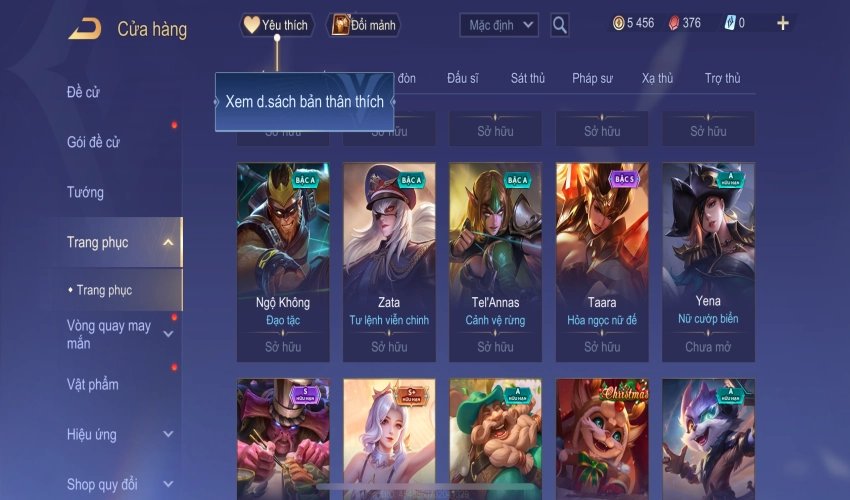Screen dimensions: 850x500
Task: Open the Đổi mảnh fragment exchange
Action: click(363, 25)
